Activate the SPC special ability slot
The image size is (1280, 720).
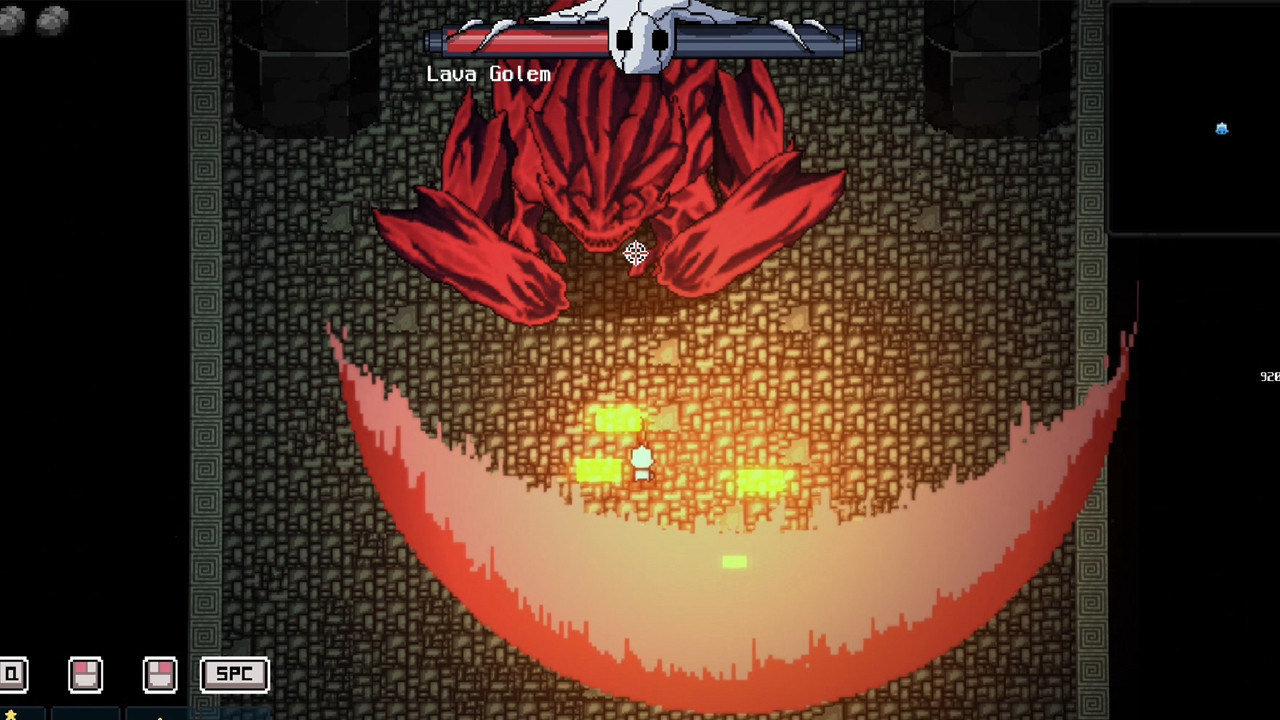tap(234, 674)
